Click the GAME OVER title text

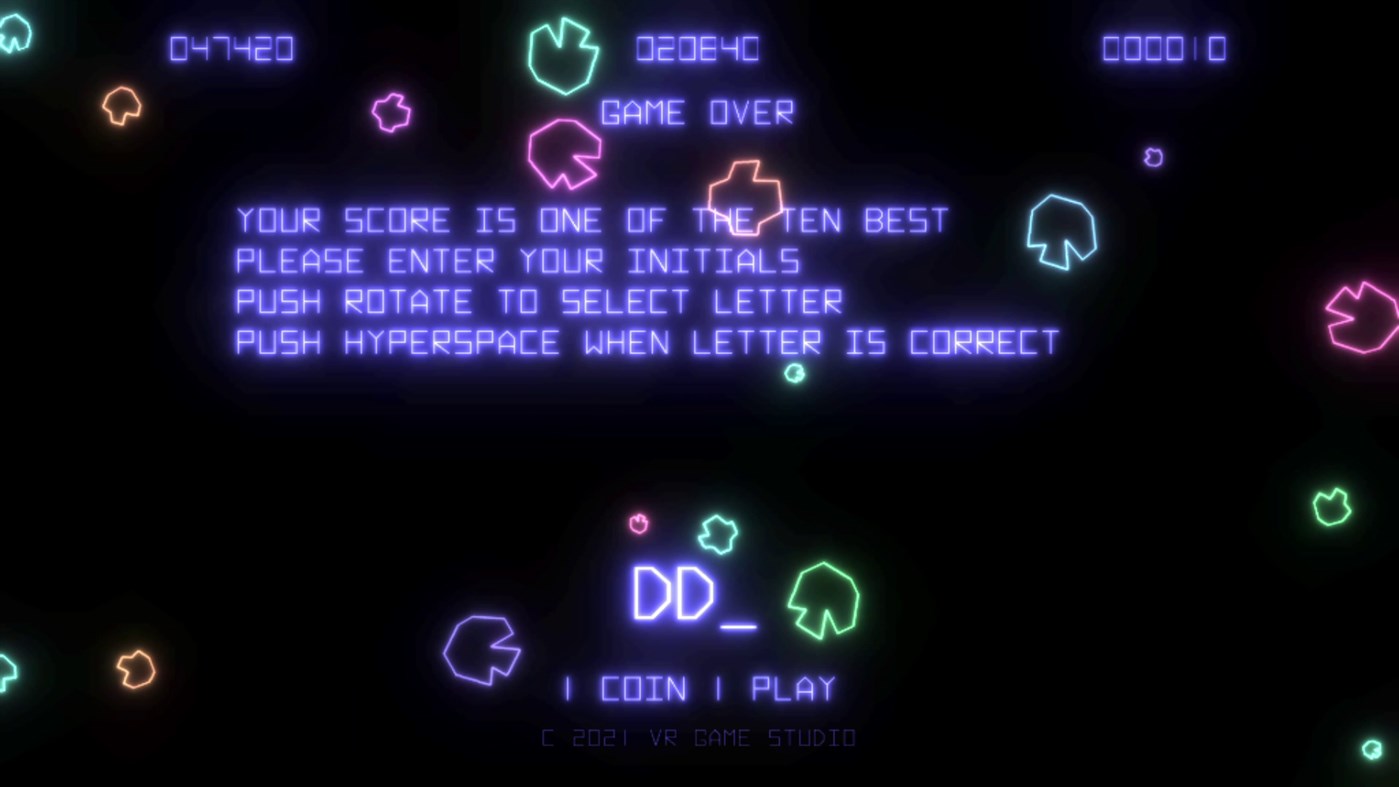coord(696,112)
